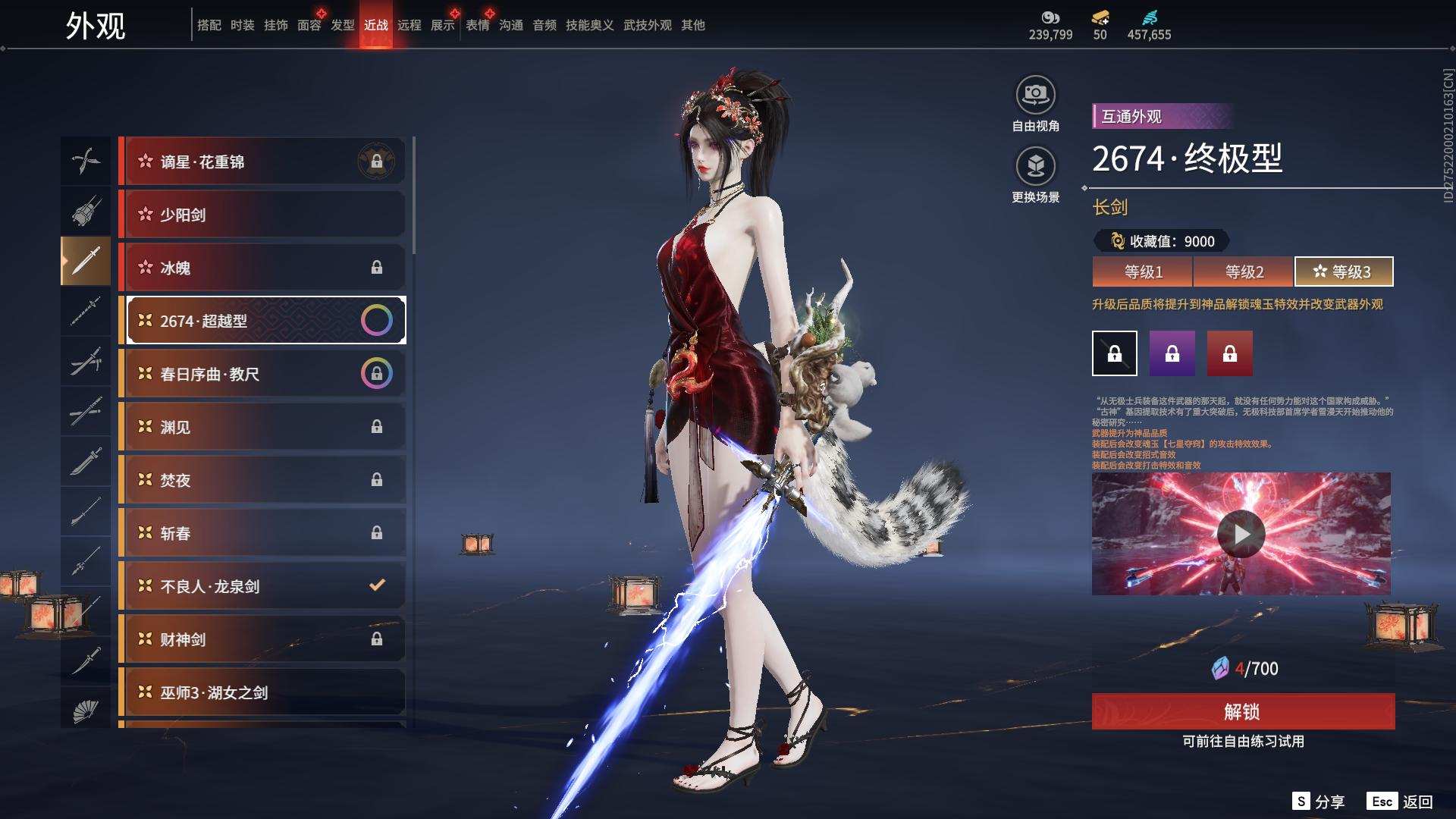Image resolution: width=1456 pixels, height=819 pixels.
Task: Select 巫师3·湖女之剑 from the list
Action: pyautogui.click(x=262, y=692)
